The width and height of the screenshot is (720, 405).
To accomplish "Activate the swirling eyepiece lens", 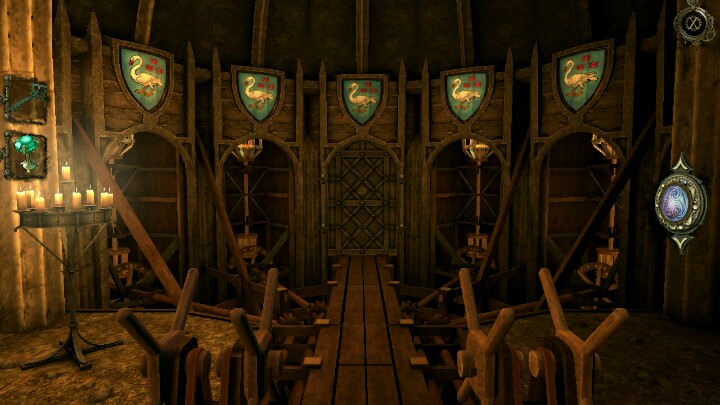I will coord(680,204).
